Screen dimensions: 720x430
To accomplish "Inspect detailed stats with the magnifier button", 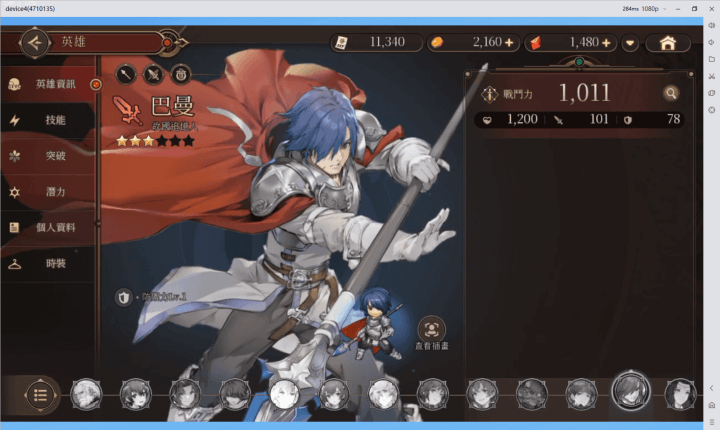I will click(x=670, y=94).
